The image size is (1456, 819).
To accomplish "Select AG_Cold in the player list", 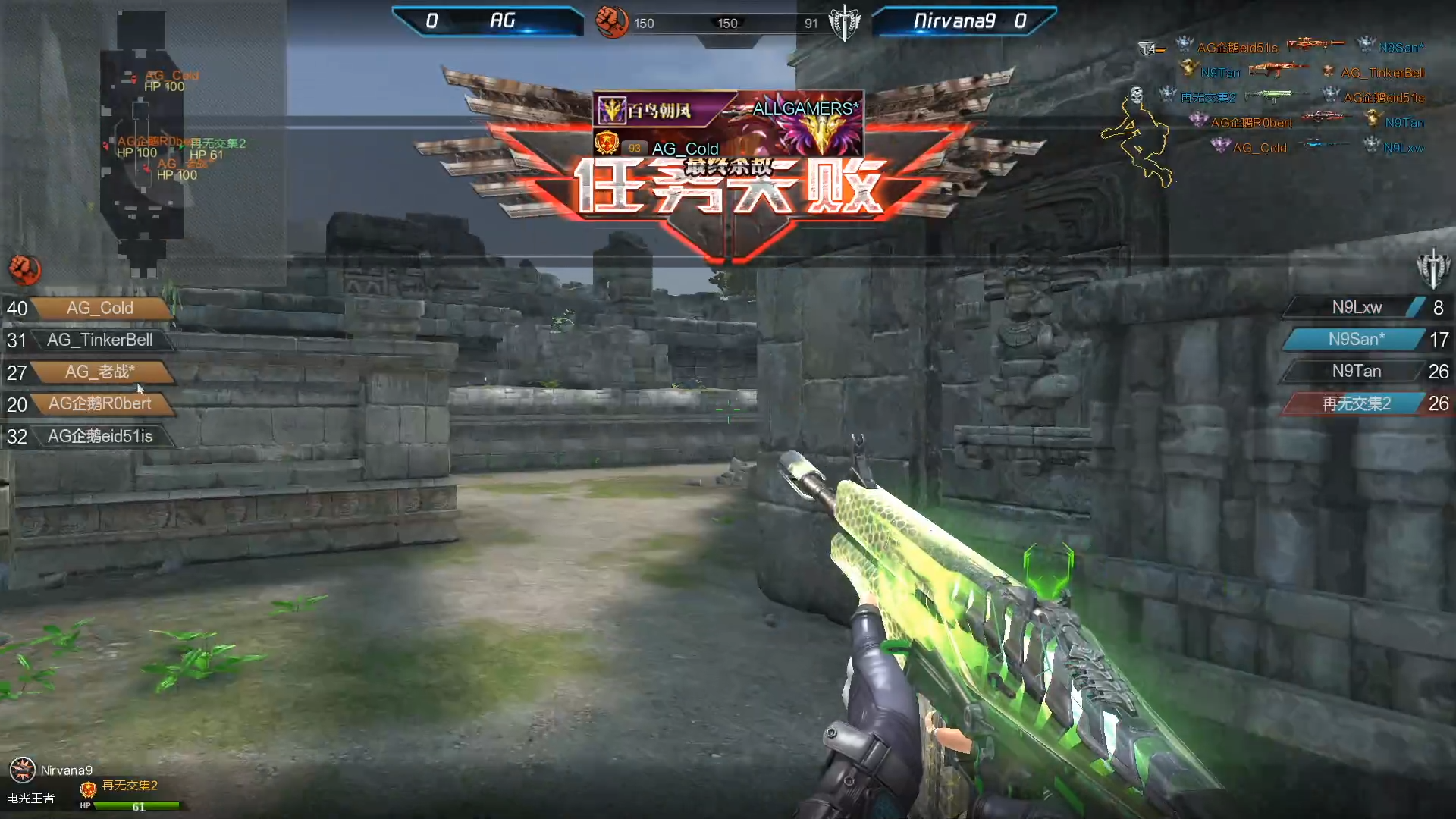I will [x=100, y=308].
